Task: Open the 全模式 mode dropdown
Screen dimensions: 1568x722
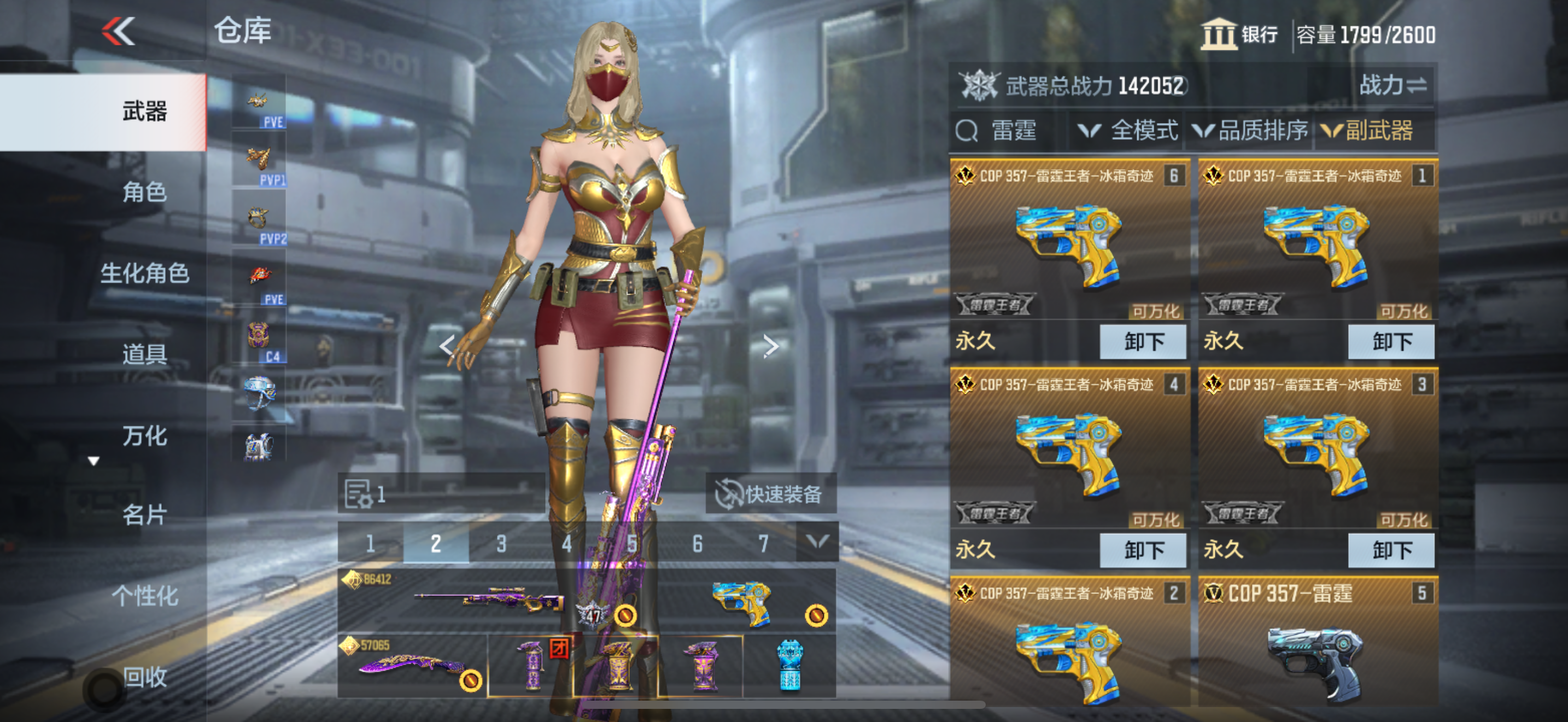Action: point(1128,131)
